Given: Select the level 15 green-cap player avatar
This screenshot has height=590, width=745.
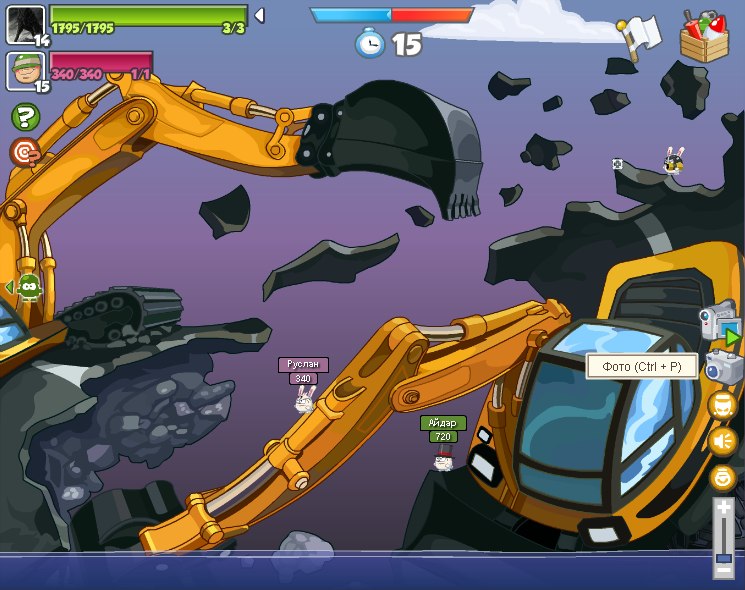Looking at the screenshot, I should pyautogui.click(x=25, y=70).
